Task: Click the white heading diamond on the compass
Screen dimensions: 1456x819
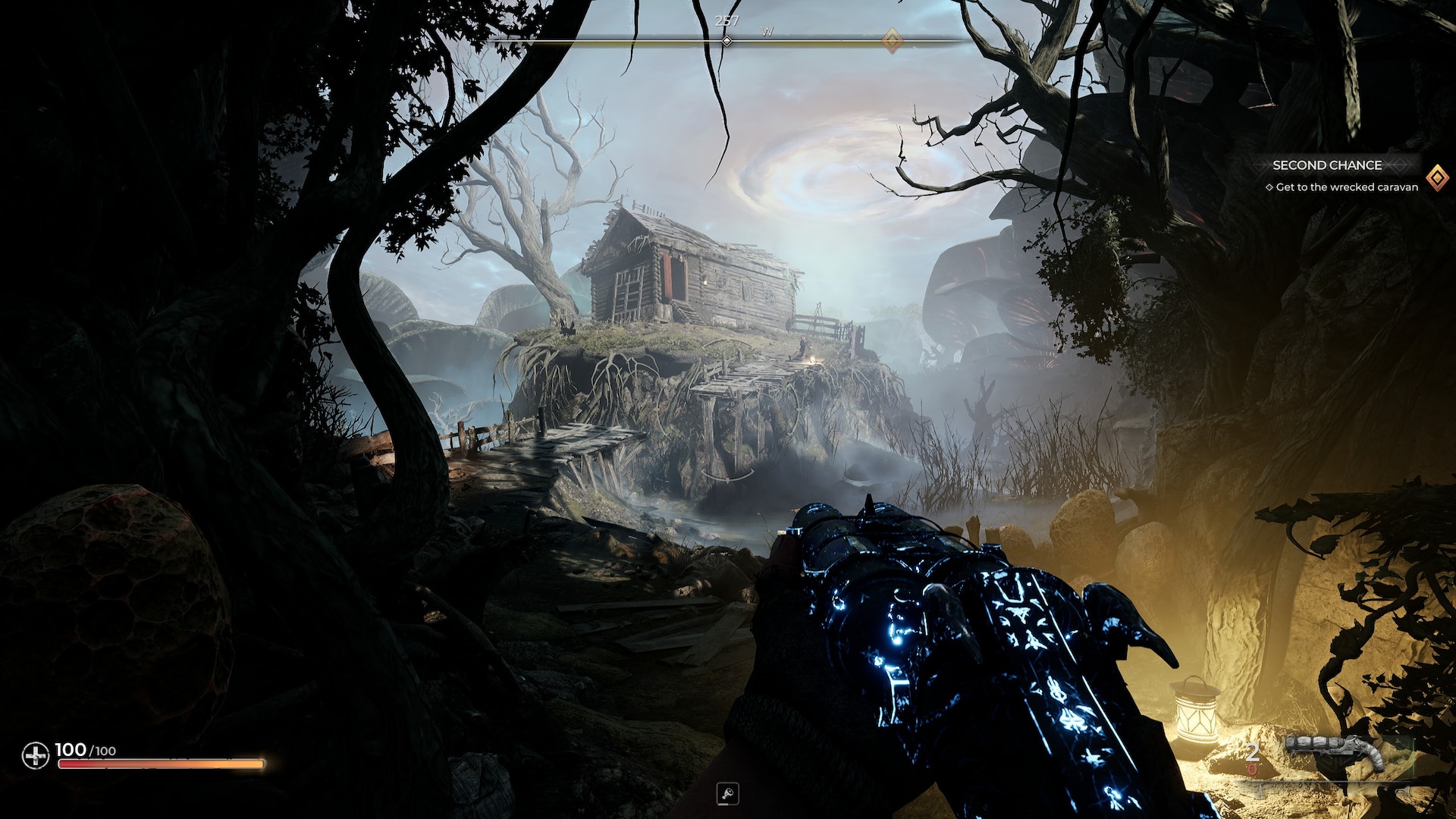Action: (x=726, y=41)
